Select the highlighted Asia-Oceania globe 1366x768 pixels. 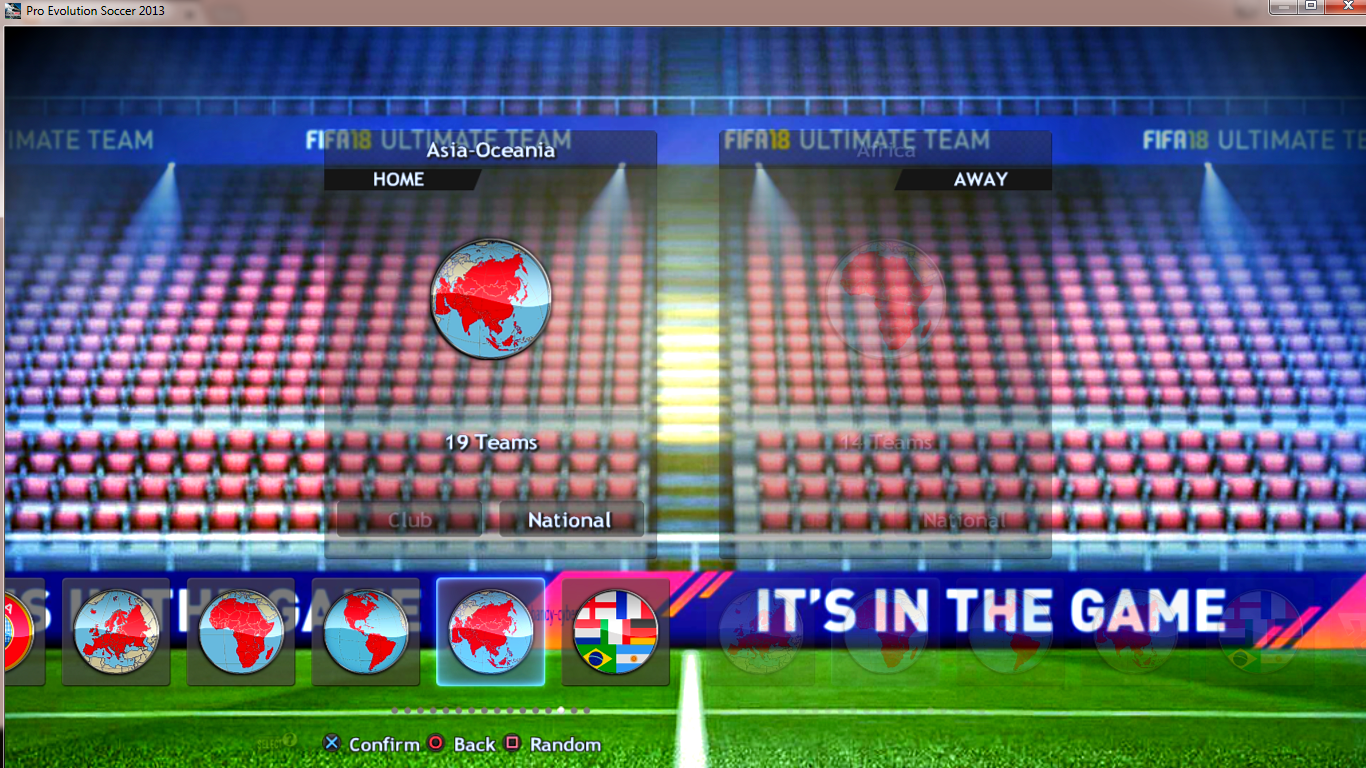490,632
